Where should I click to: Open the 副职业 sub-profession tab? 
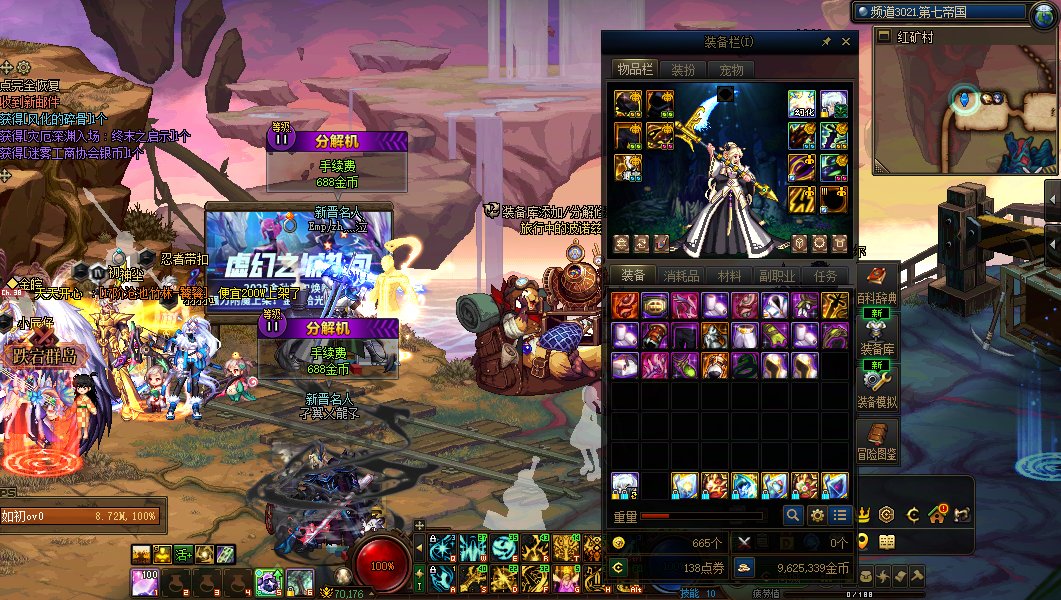pyautogui.click(x=777, y=276)
